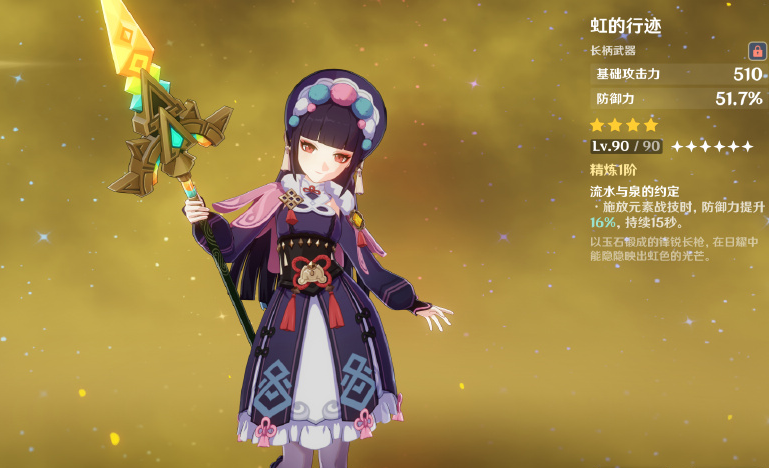Toggle the weapon lock icon
Image resolution: width=769 pixels, height=468 pixels.
[757, 50]
